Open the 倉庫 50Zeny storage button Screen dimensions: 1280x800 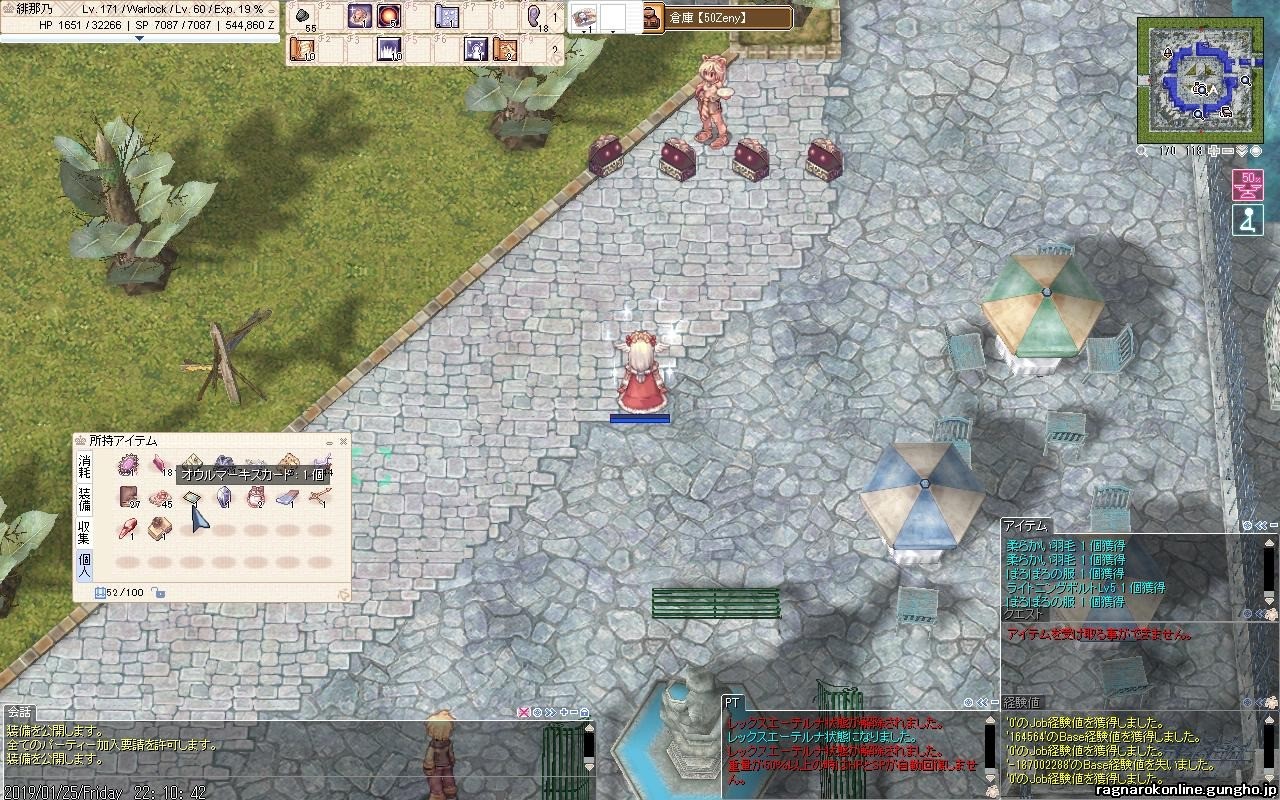[717, 18]
